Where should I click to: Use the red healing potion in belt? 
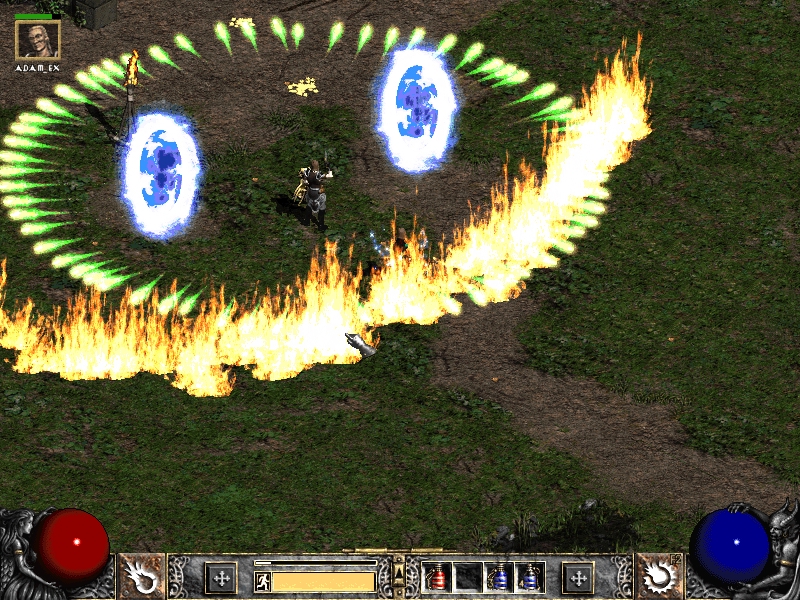(x=437, y=577)
